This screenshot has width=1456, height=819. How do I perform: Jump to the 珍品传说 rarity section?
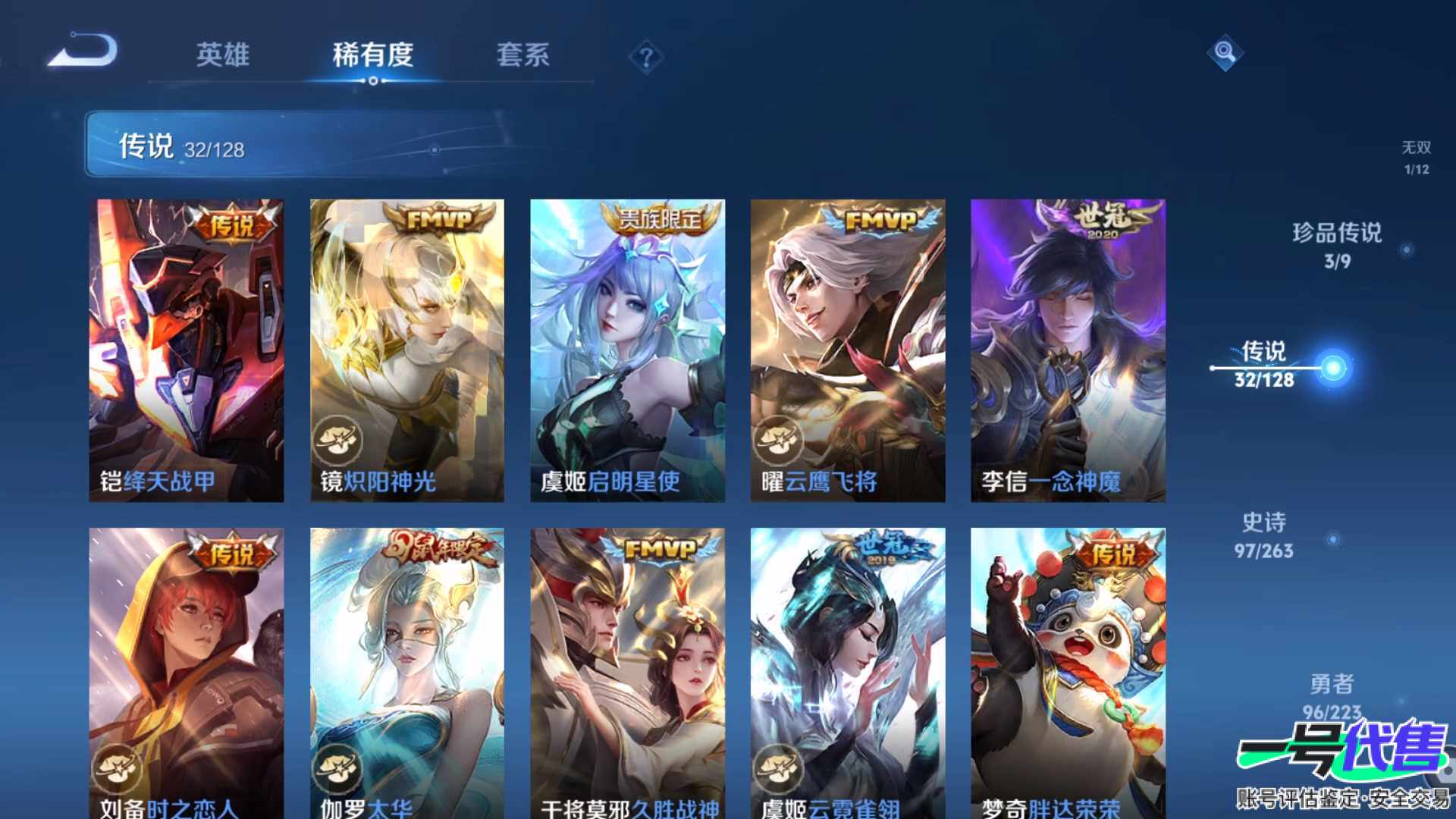[x=1338, y=245]
